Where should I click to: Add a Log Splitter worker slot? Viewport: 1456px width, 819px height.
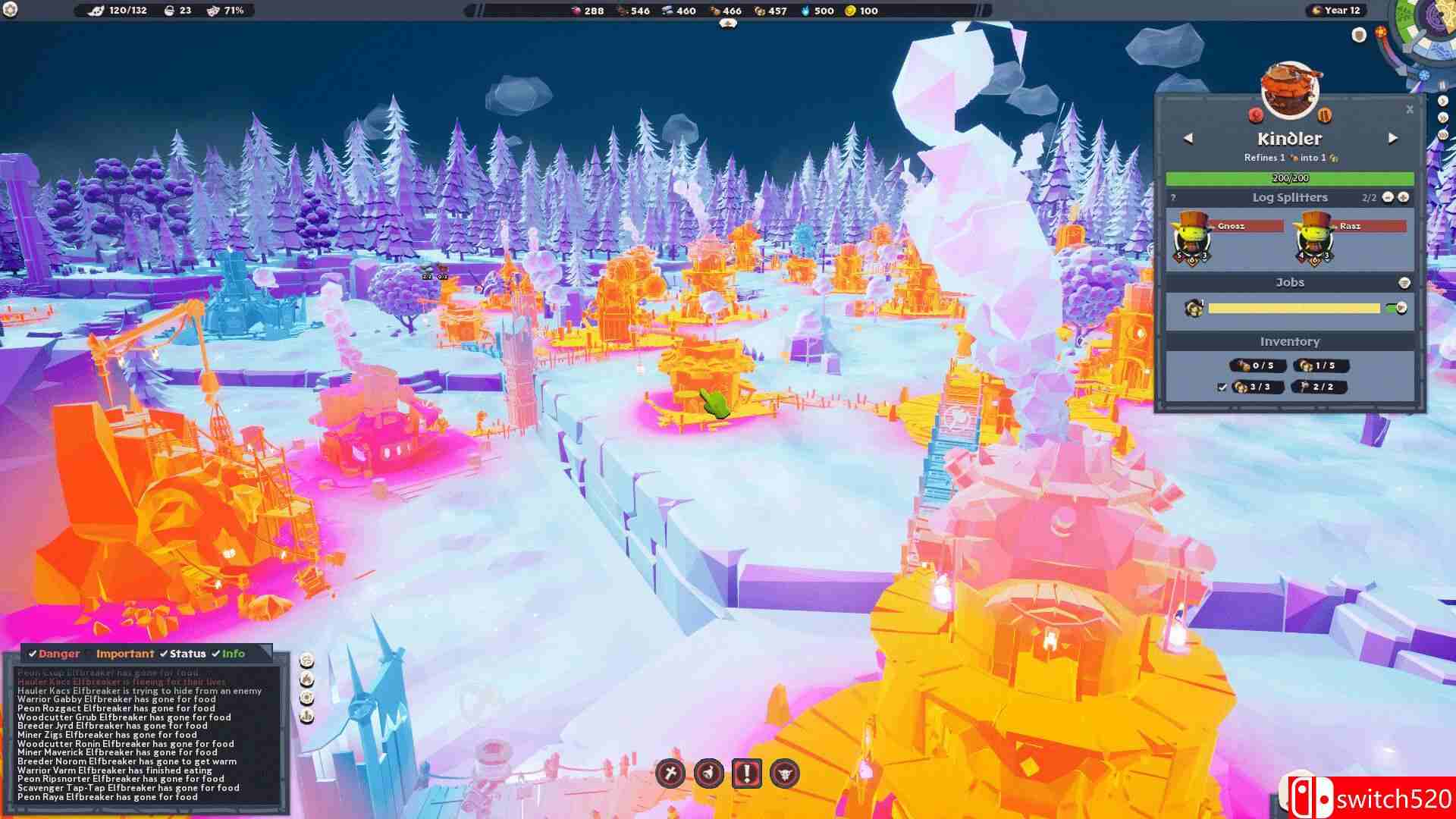click(1404, 197)
